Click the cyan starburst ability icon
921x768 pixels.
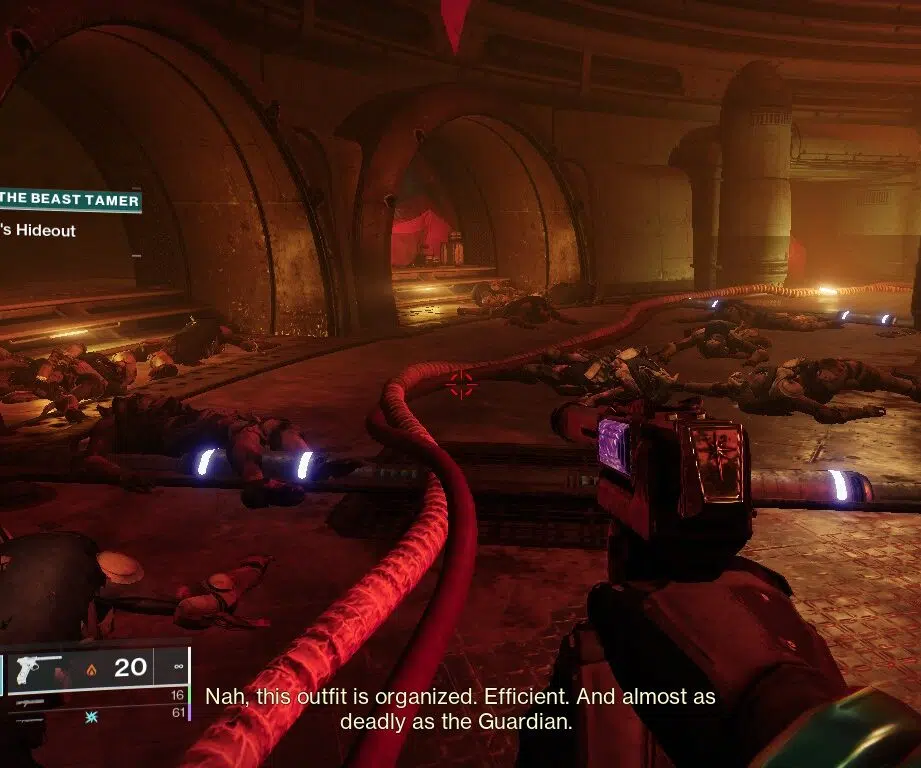coord(93,717)
